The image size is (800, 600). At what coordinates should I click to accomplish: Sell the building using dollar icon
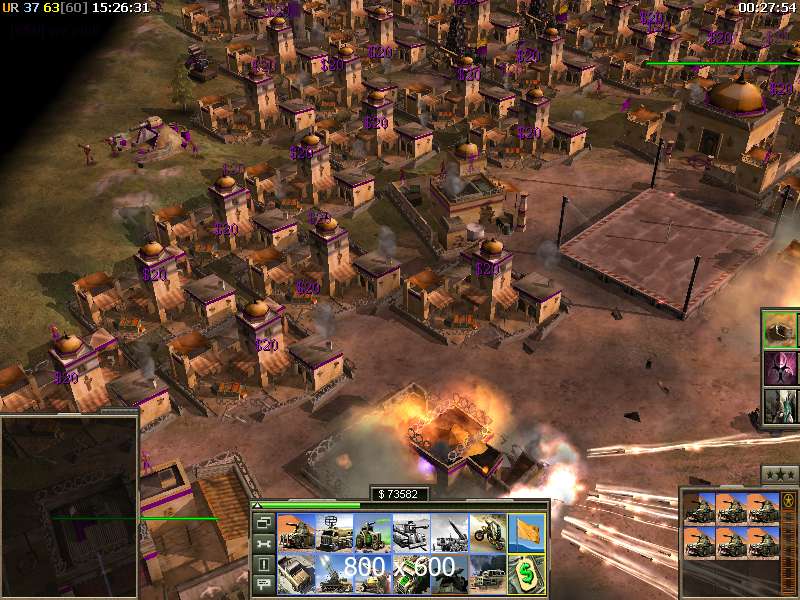[526, 574]
